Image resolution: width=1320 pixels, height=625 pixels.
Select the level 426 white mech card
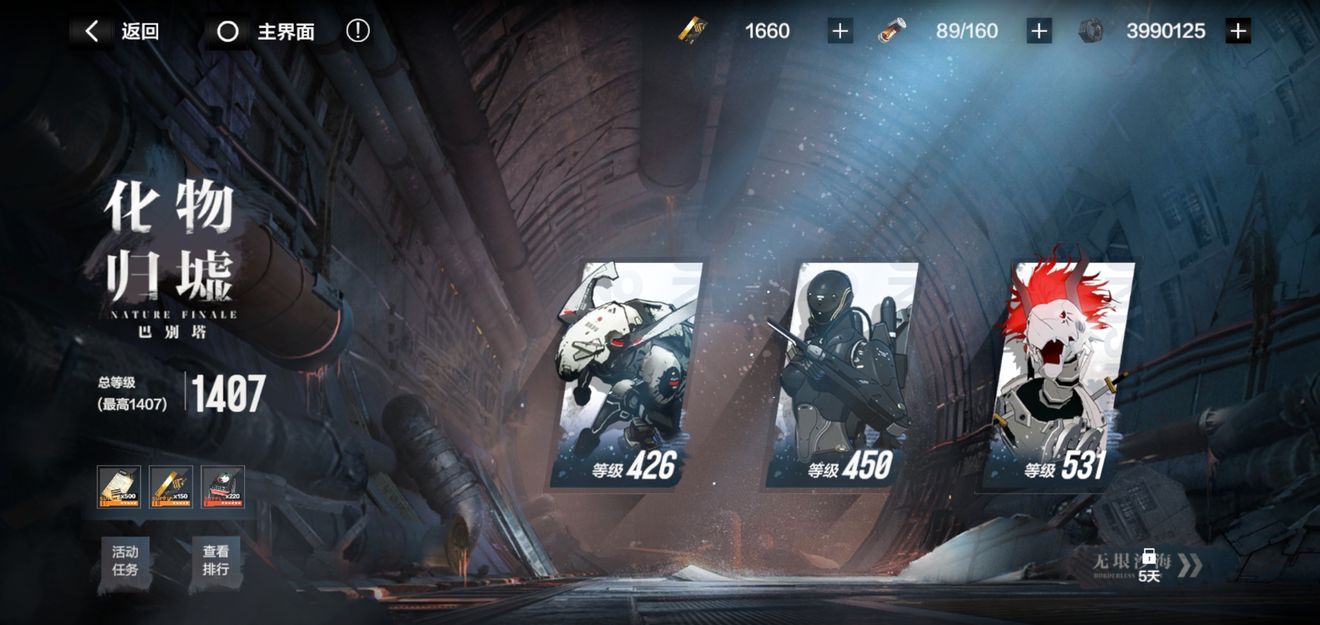pos(626,375)
